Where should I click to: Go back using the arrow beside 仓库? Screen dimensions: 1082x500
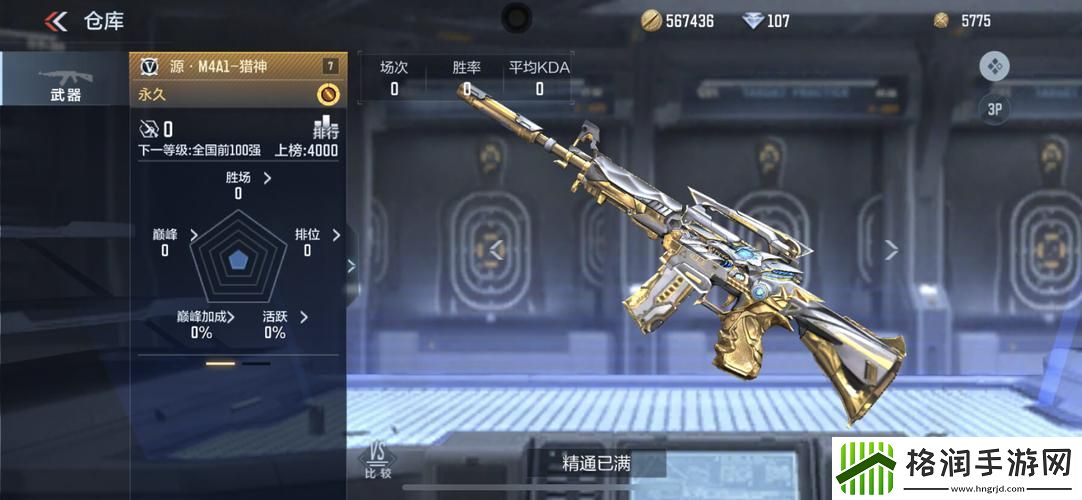57,21
